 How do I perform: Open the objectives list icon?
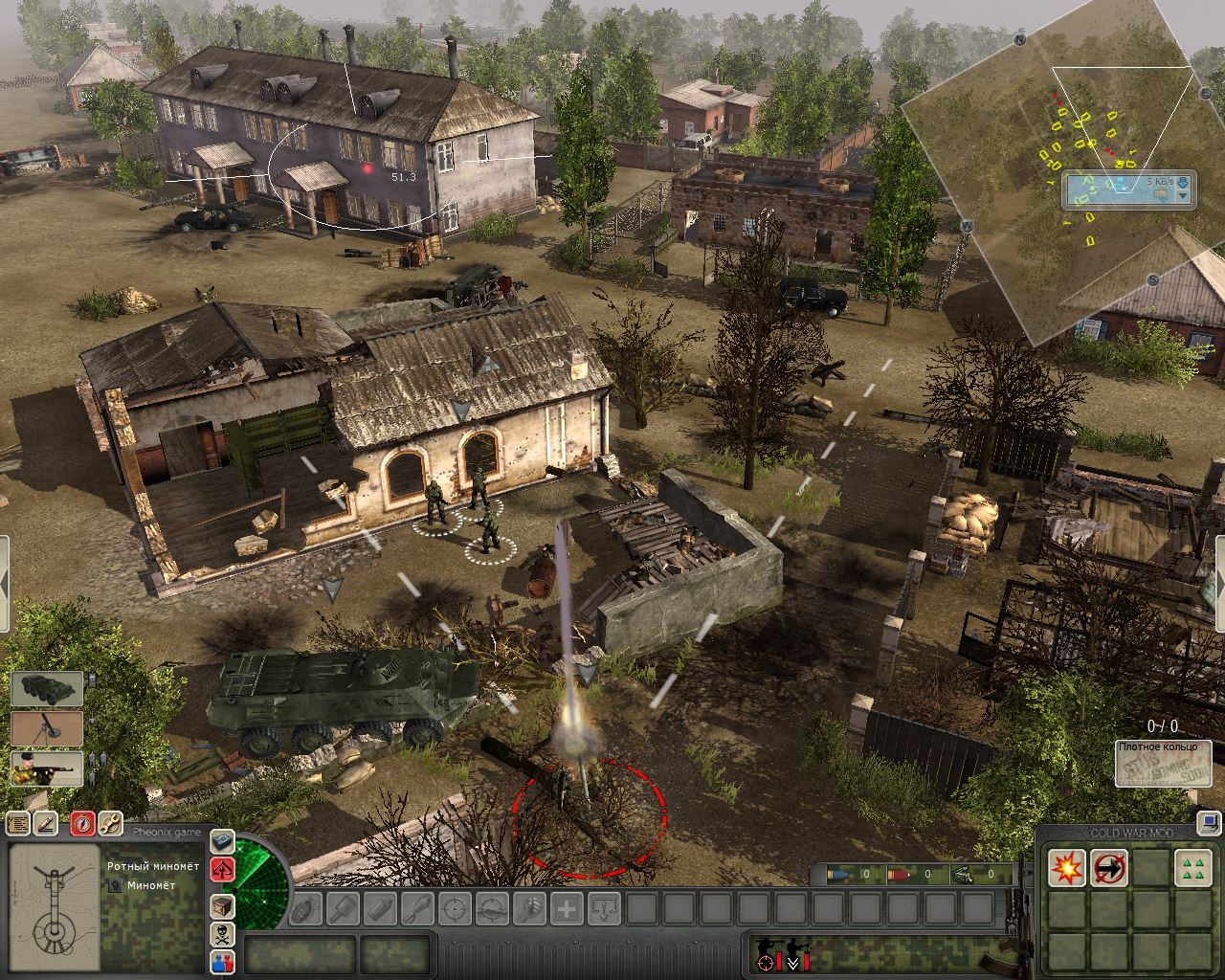pyautogui.click(x=18, y=823)
